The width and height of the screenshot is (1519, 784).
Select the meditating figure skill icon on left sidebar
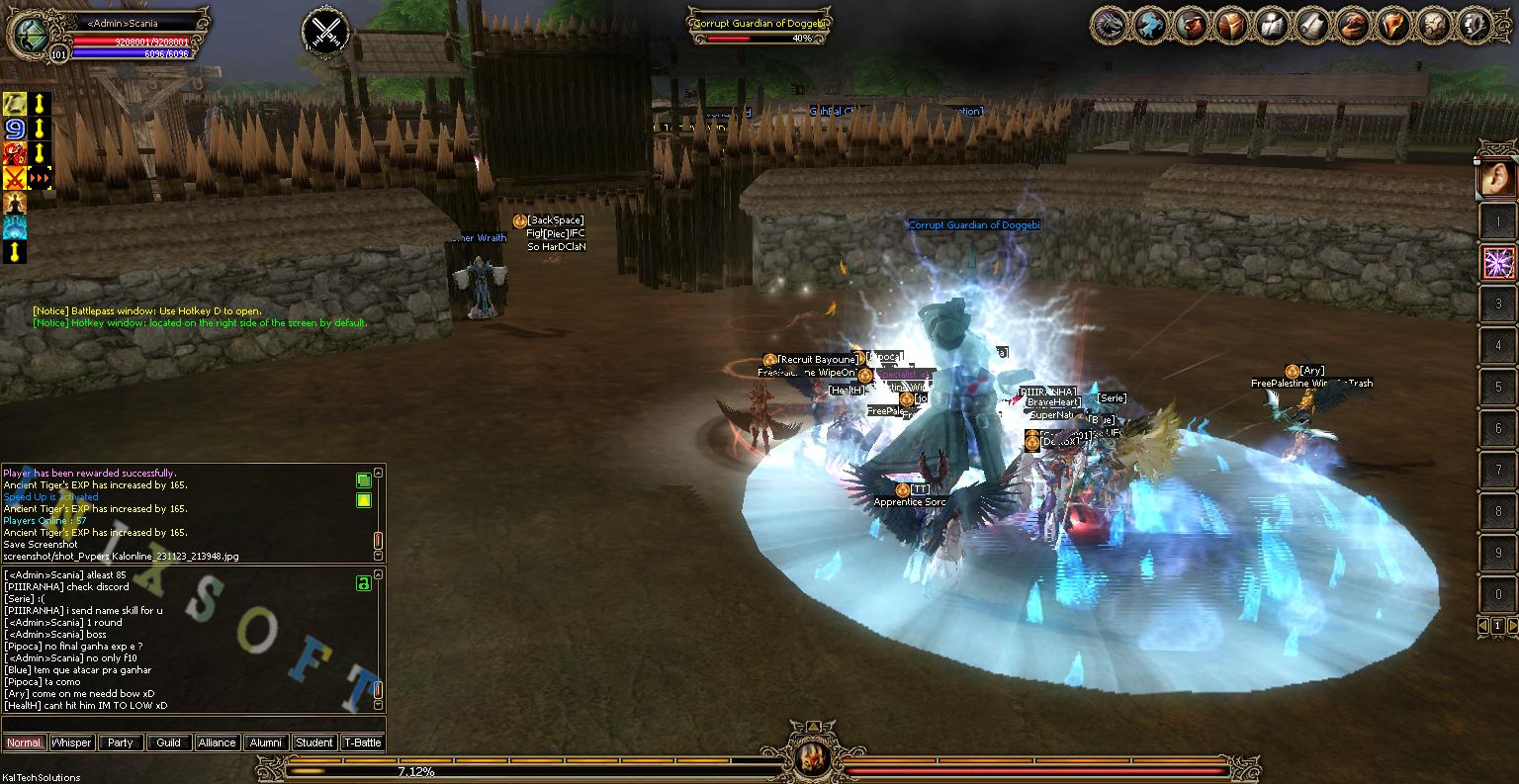coord(14,205)
